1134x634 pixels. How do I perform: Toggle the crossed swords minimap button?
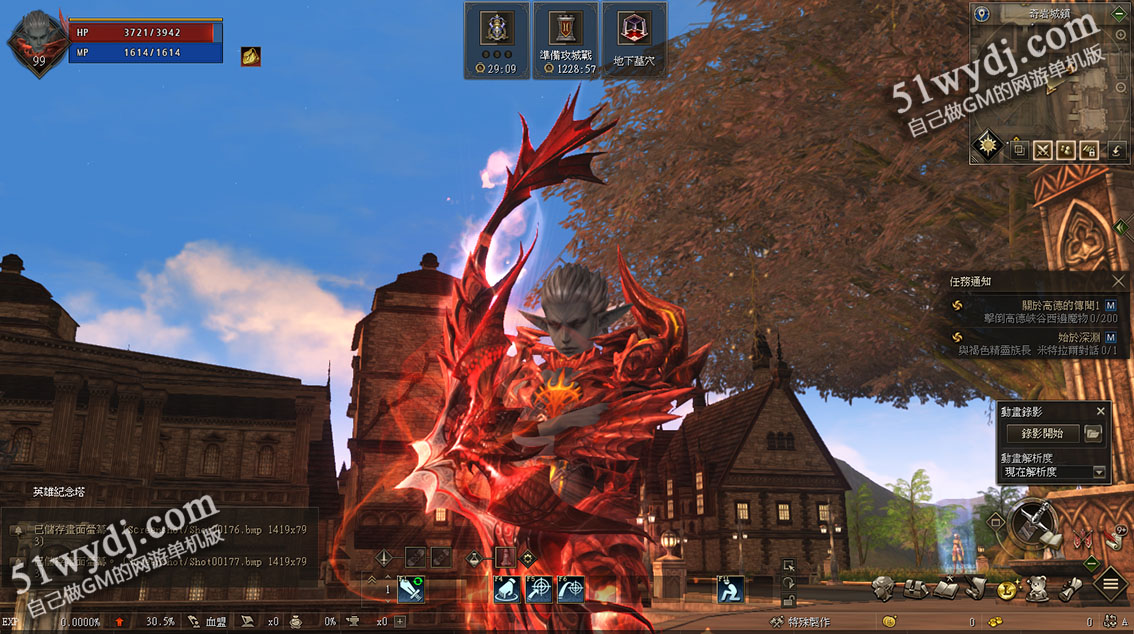[1042, 150]
